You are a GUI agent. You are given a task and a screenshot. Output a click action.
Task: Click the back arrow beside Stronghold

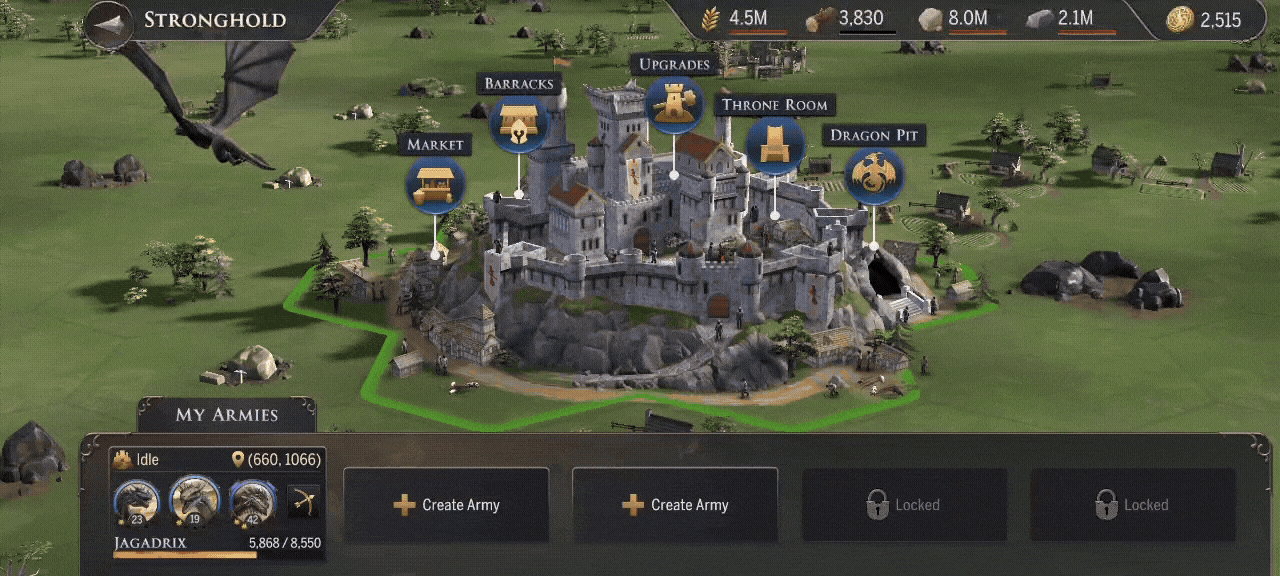pyautogui.click(x=109, y=23)
